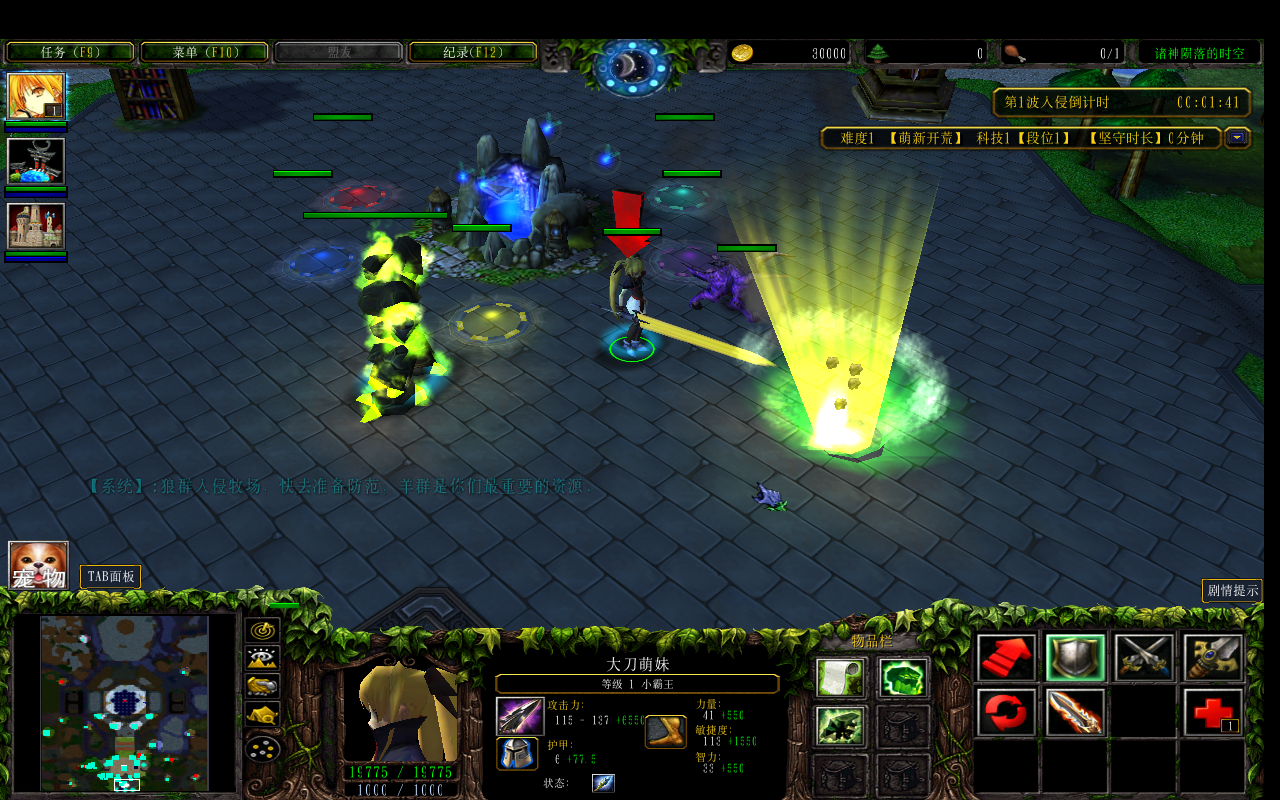This screenshot has width=1280, height=800.
Task: Choose the shield hold position command
Action: pos(1075,658)
